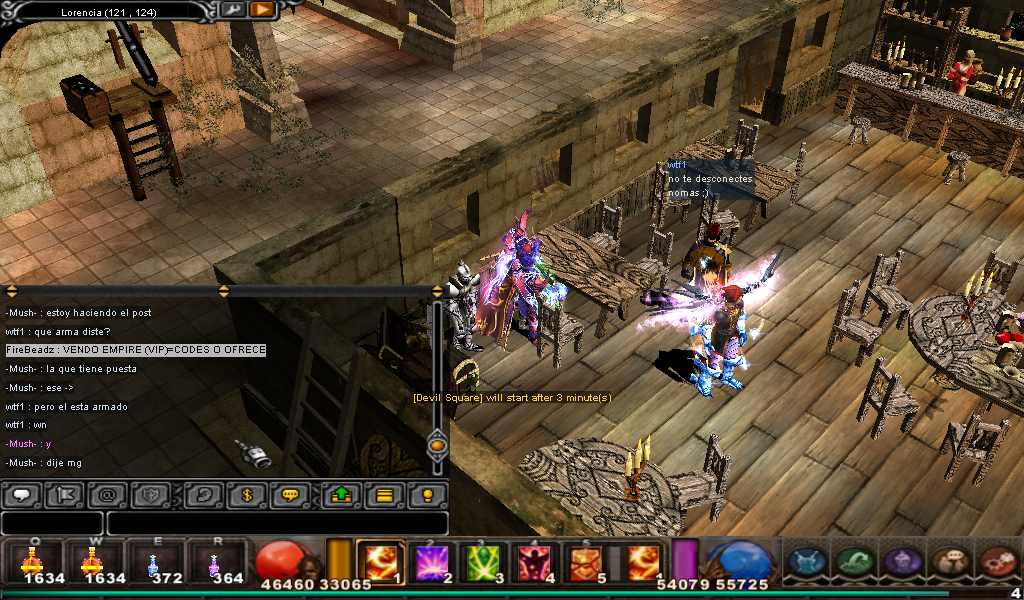Toggle the dollar sign chat button
The width and height of the screenshot is (1024, 600).
246,494
